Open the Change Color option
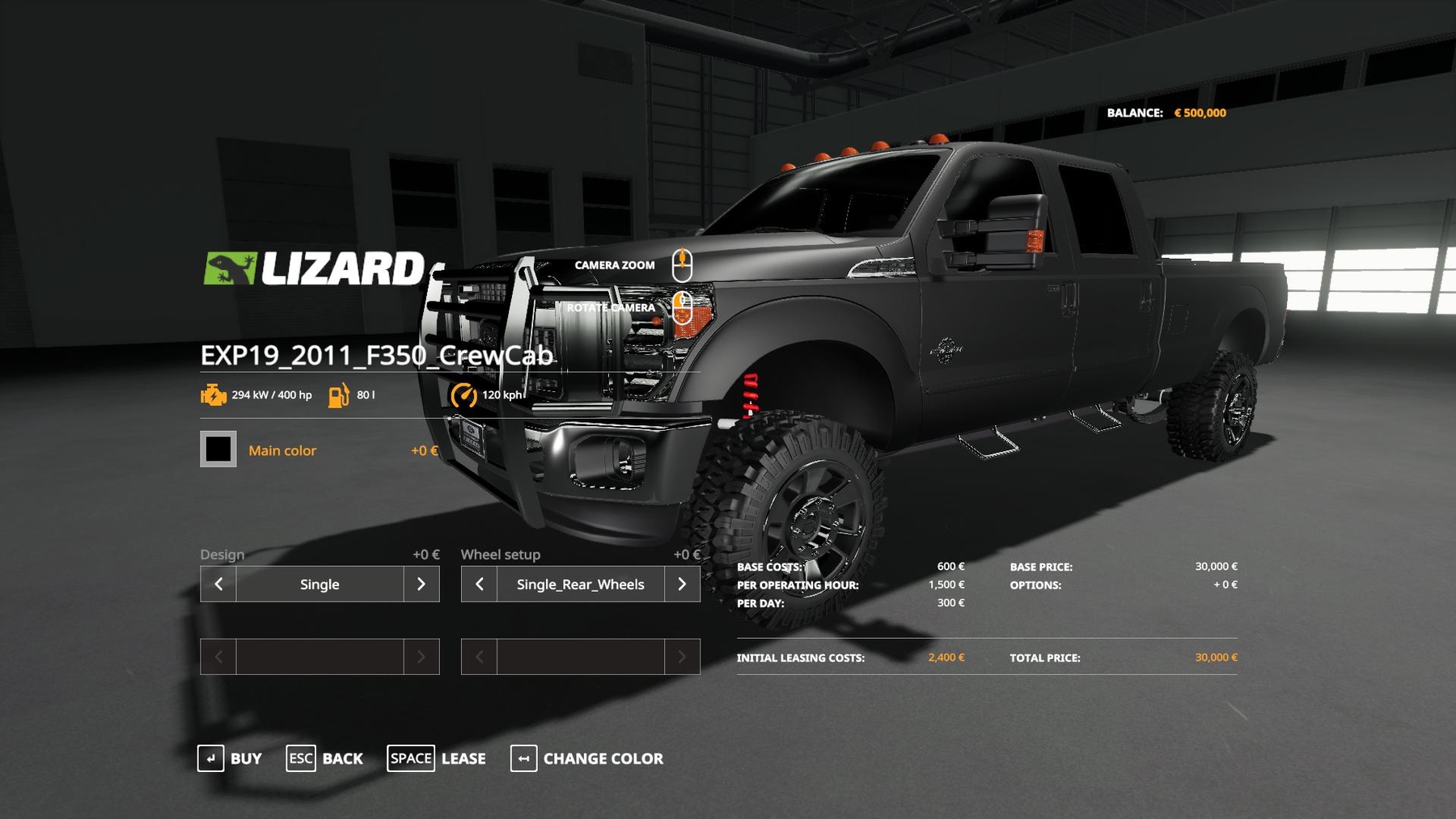The height and width of the screenshot is (819, 1456). click(586, 758)
